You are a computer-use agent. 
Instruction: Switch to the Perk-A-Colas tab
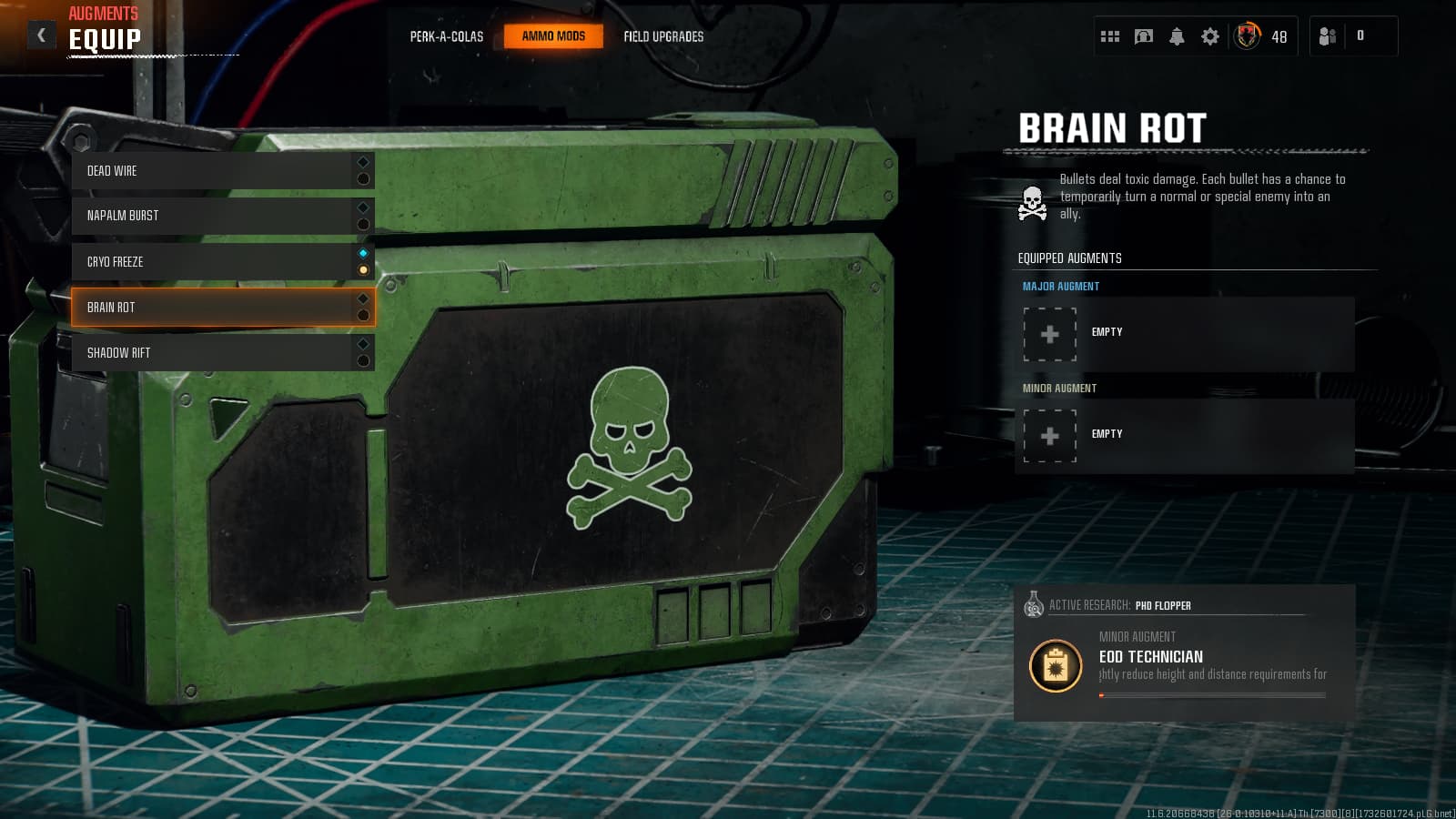[x=446, y=36]
